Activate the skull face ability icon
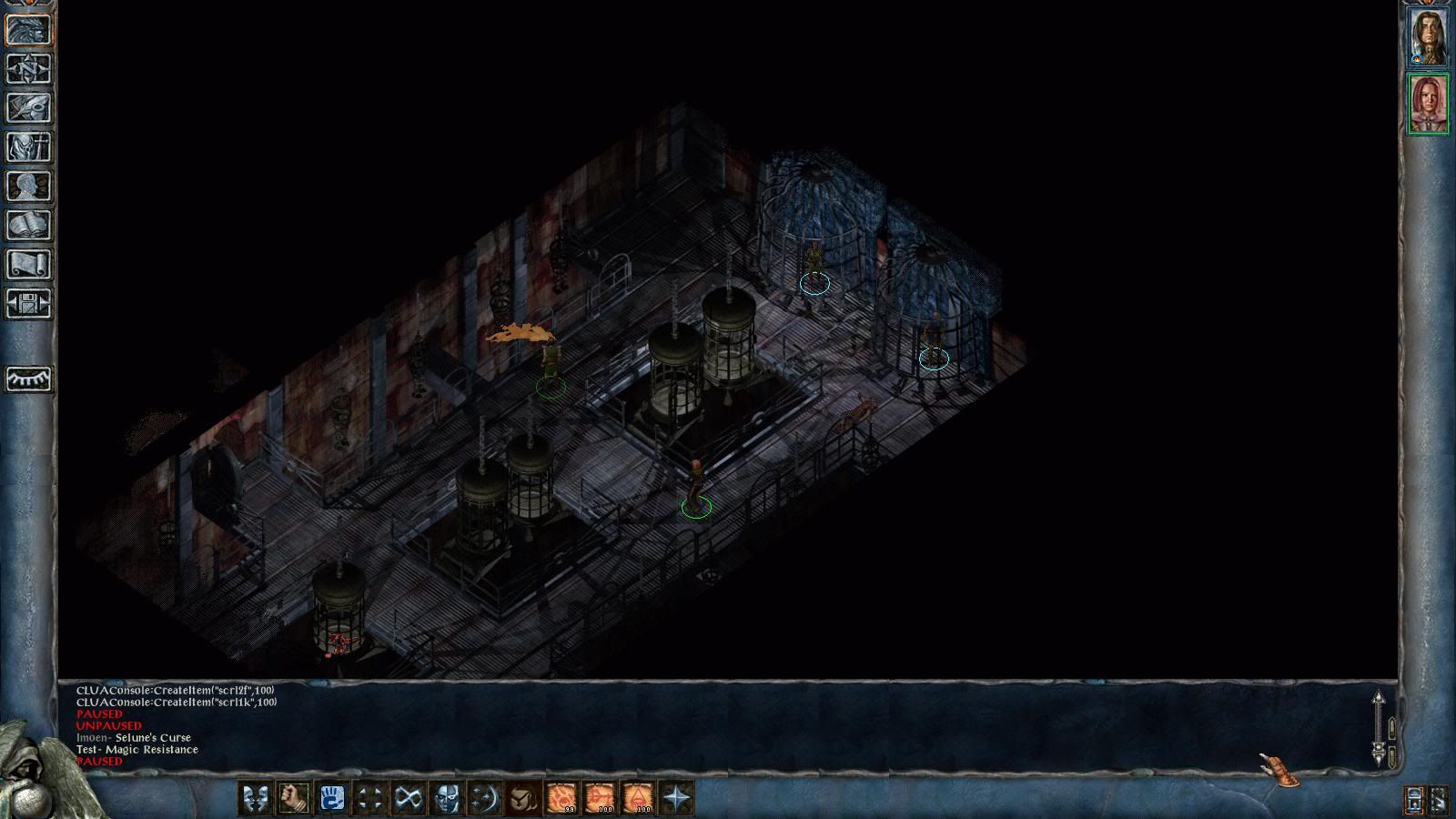Screen dimensions: 1456x819 point(446,799)
